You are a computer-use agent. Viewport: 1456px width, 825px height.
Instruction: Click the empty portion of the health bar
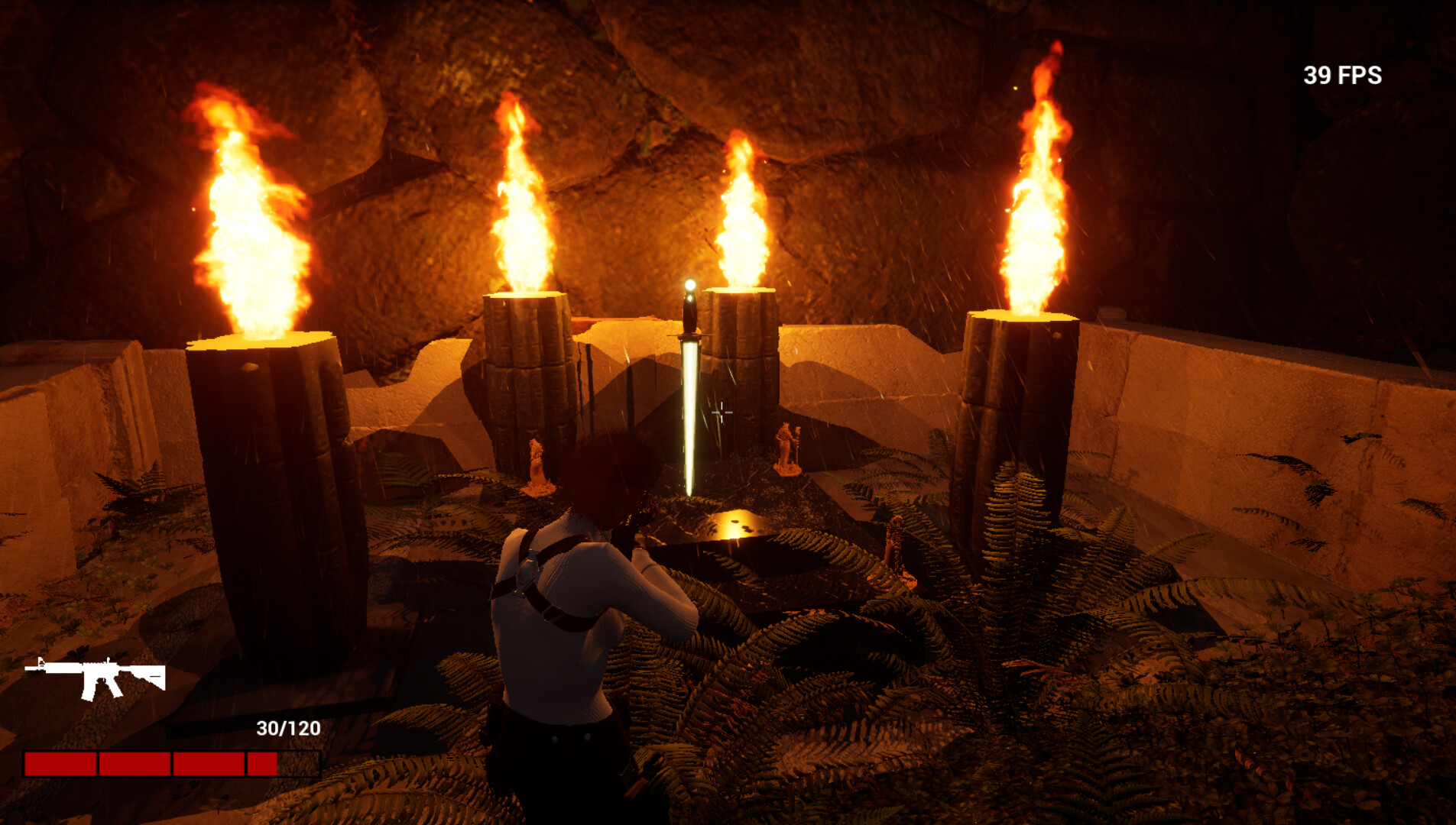300,762
